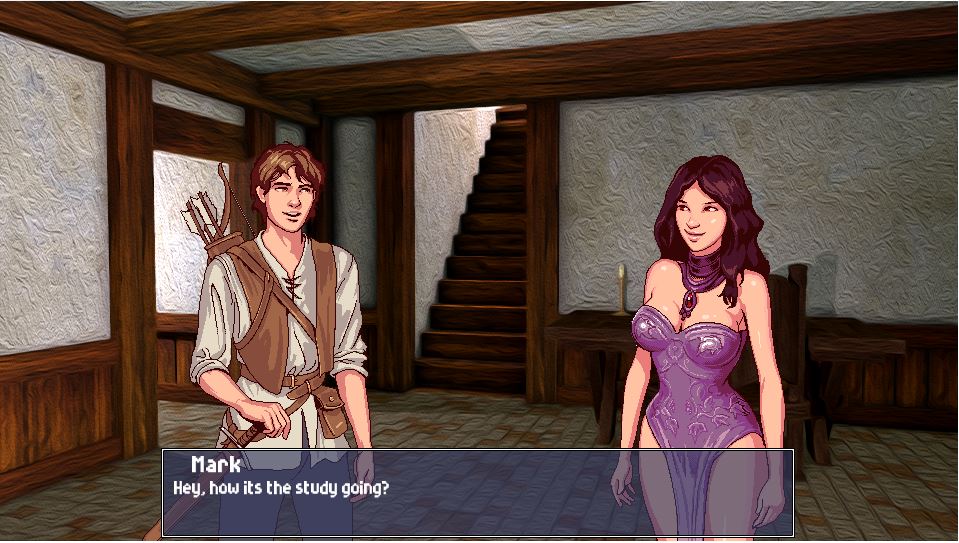This screenshot has height=543, width=959.
Task: Click Mark's dialogue box to continue
Action: (x=478, y=493)
